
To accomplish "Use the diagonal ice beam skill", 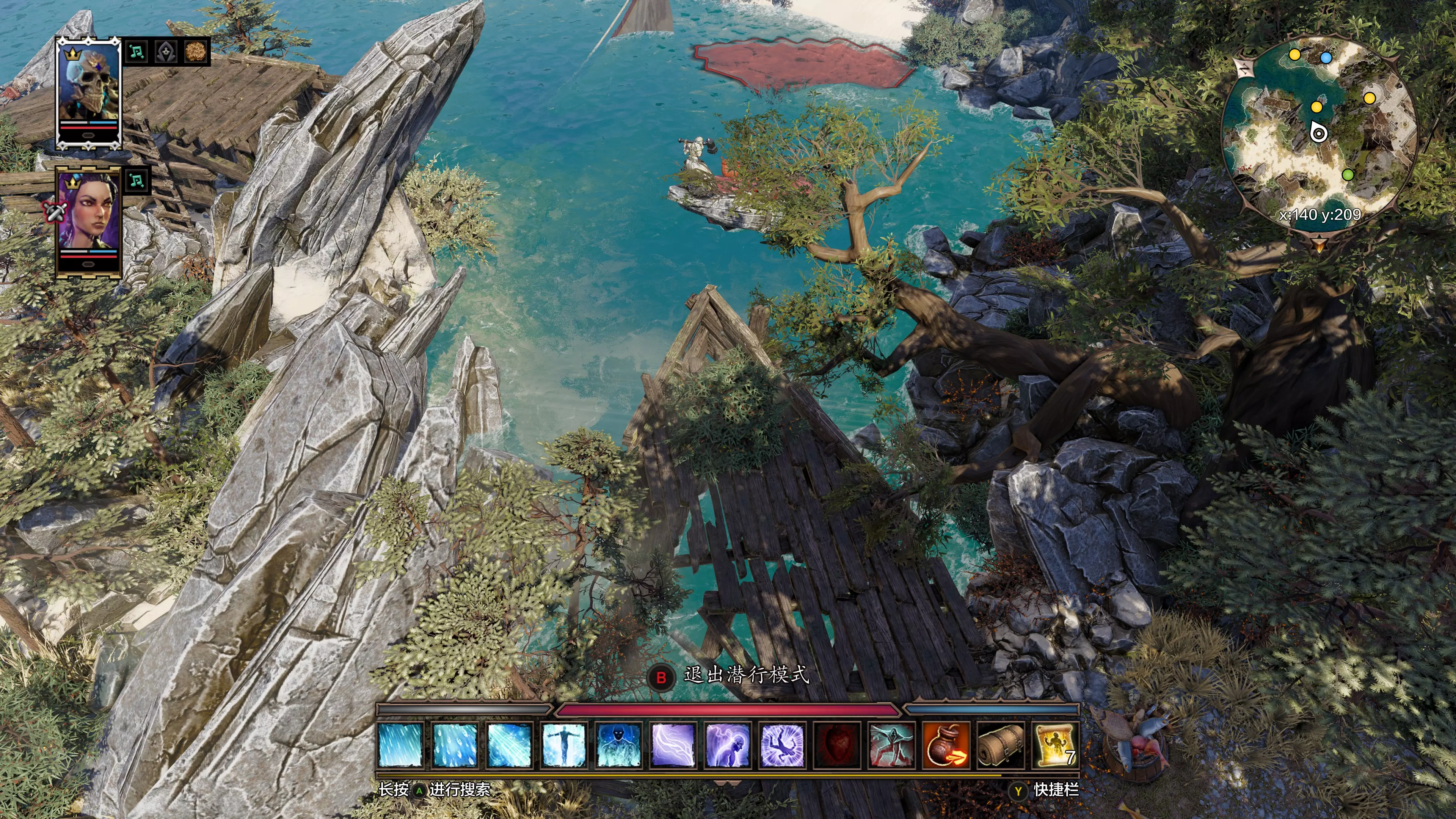I will coord(509,745).
